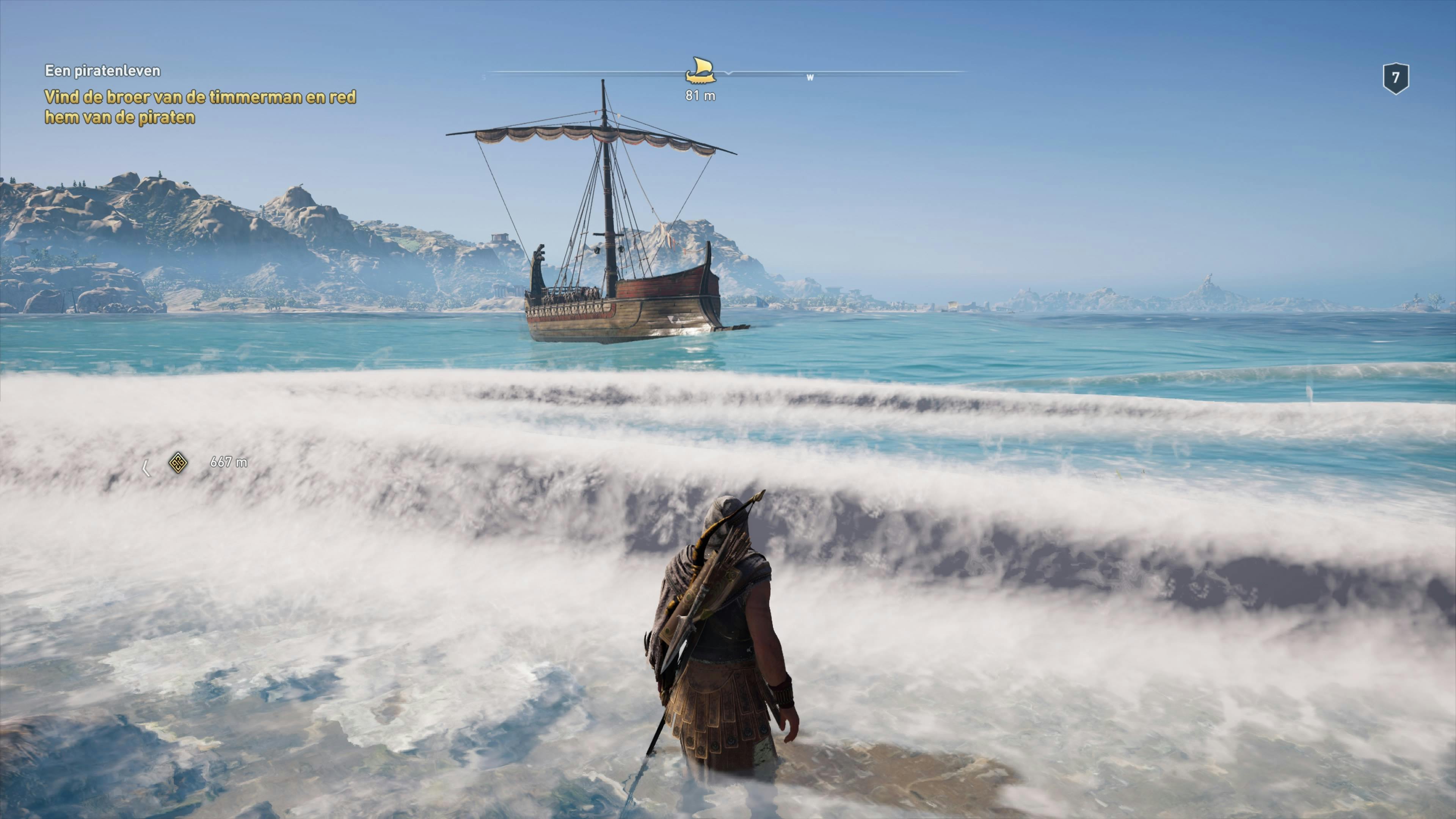
Task: Click the player character Kassandra
Action: click(x=718, y=650)
